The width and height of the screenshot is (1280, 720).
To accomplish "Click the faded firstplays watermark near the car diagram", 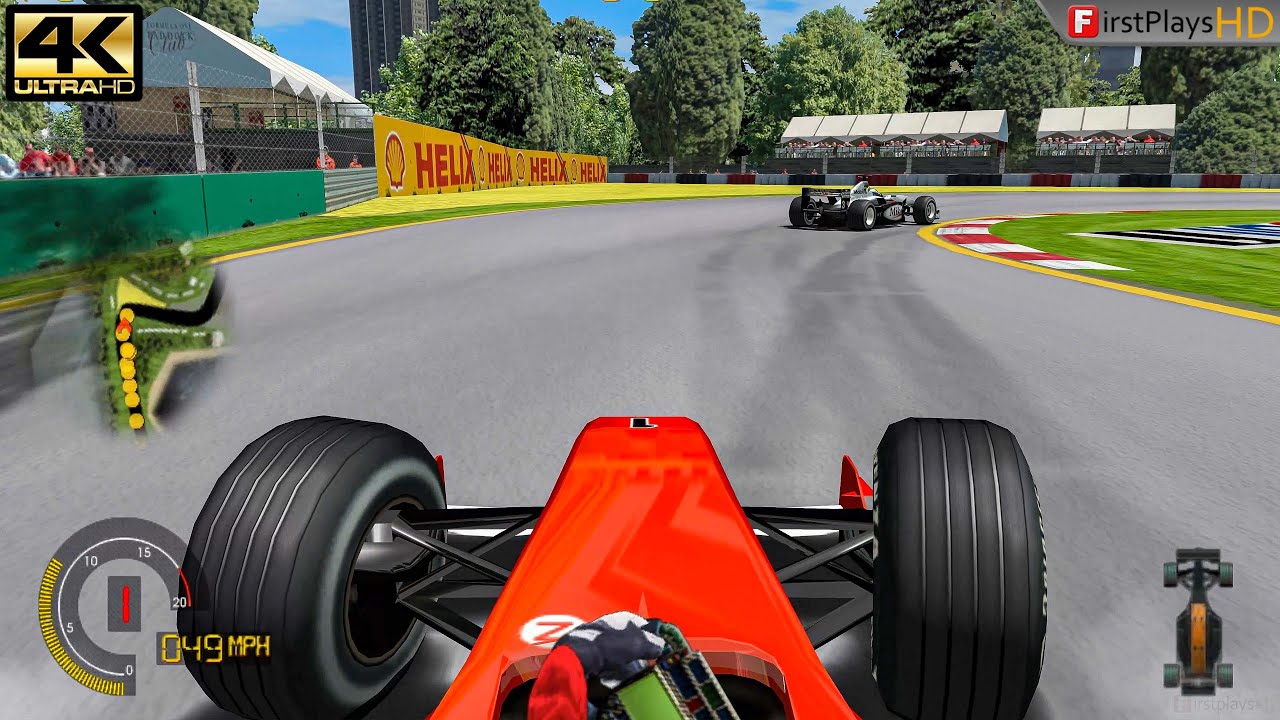I will pos(1220,702).
